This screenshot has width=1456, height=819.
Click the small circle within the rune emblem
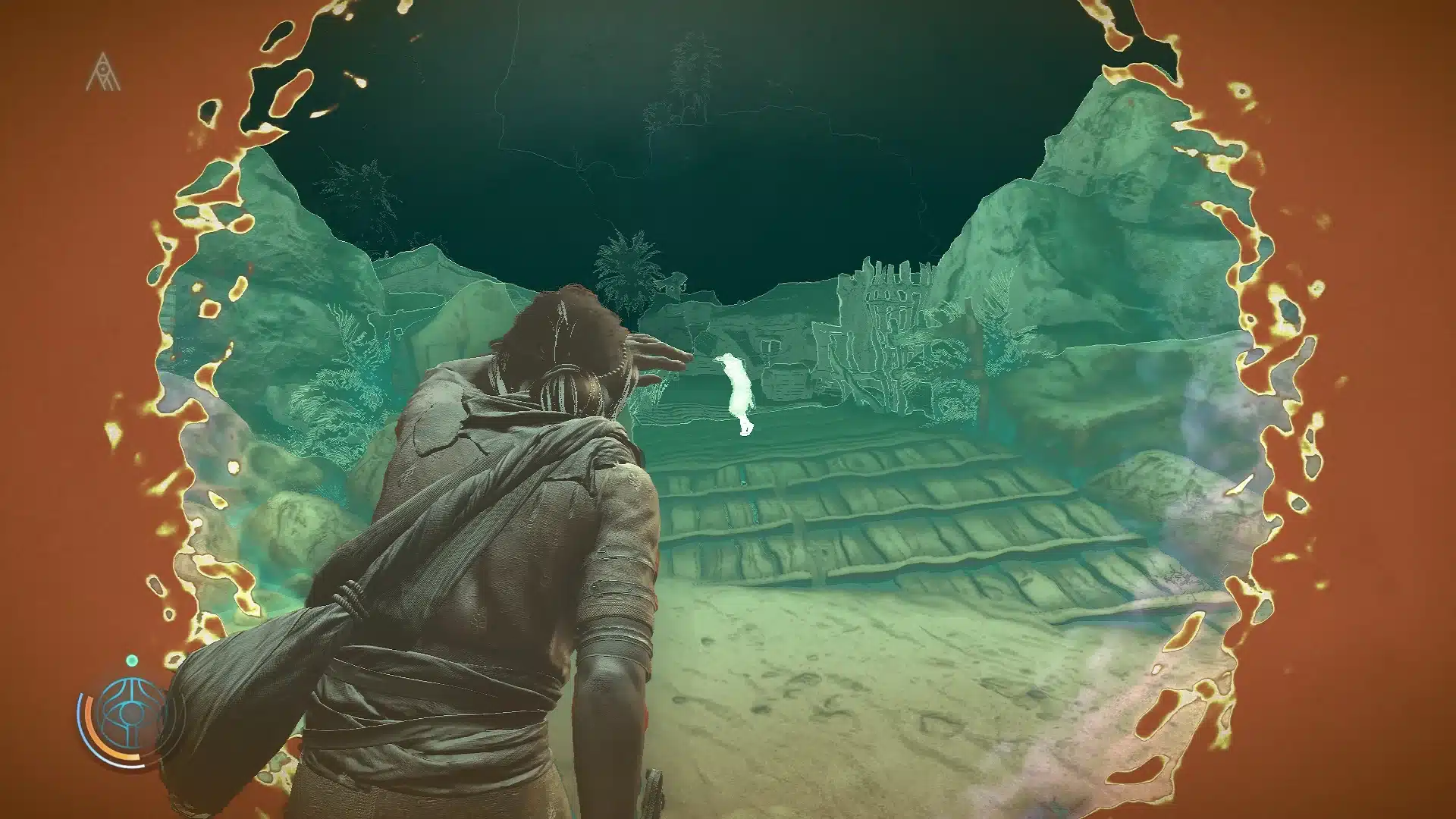coord(103,68)
